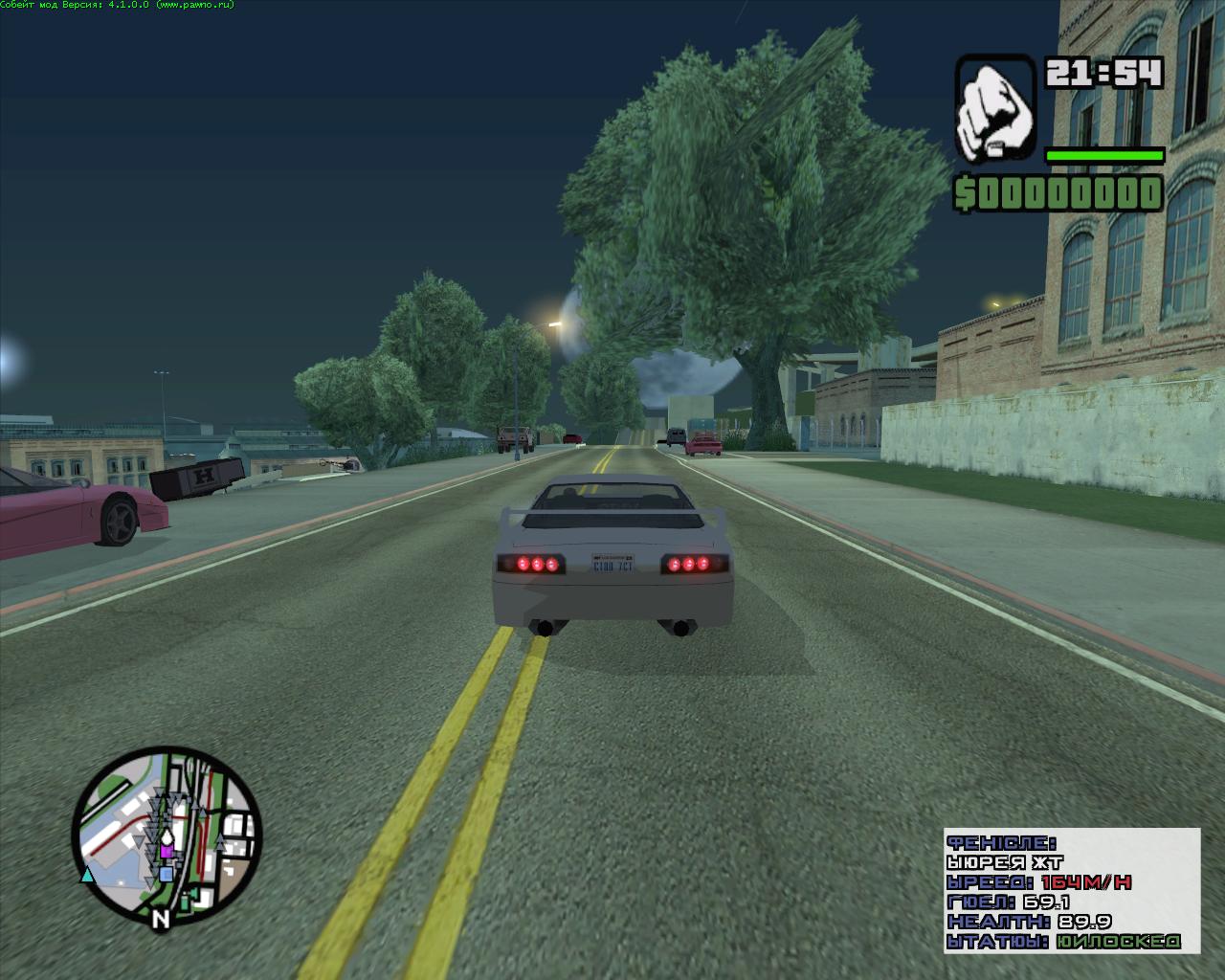Click the magenta square blip on the minimap
This screenshot has width=1225, height=980.
pos(167,851)
